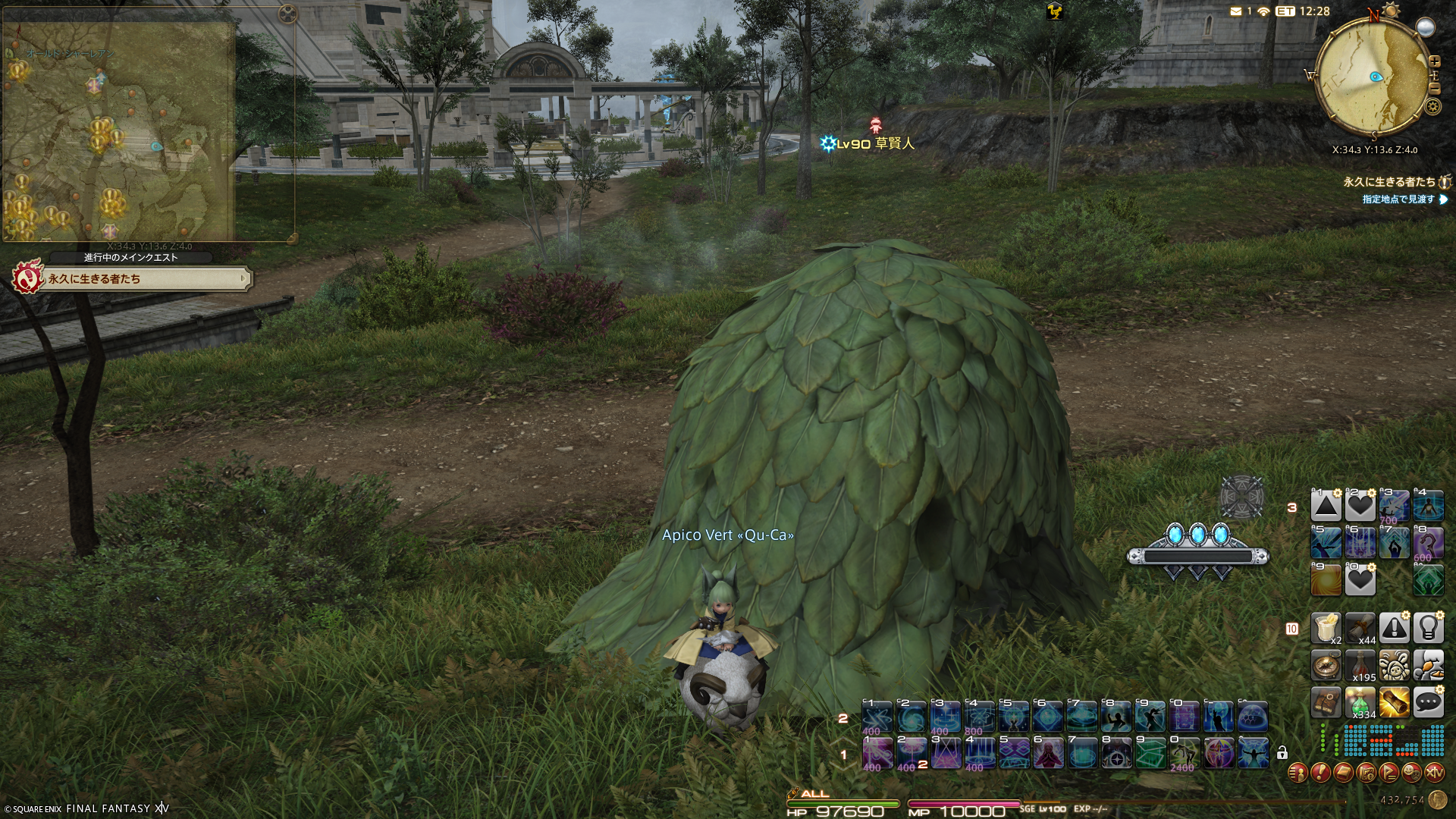Select the 永久に生きる者たち duty list entry
The image size is (1456, 819).
(x=1389, y=182)
